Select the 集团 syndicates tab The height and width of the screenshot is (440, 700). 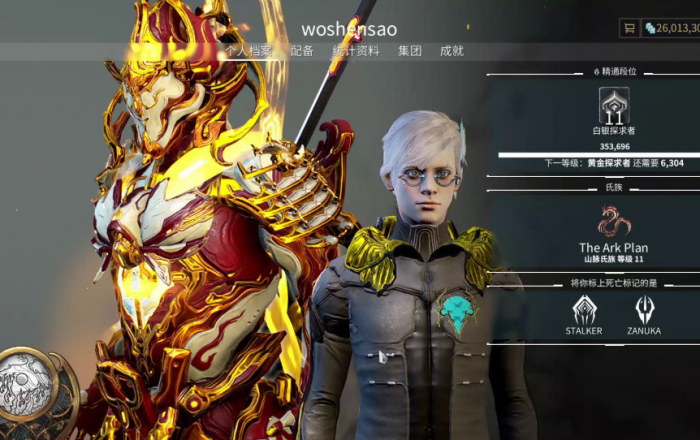coord(410,51)
